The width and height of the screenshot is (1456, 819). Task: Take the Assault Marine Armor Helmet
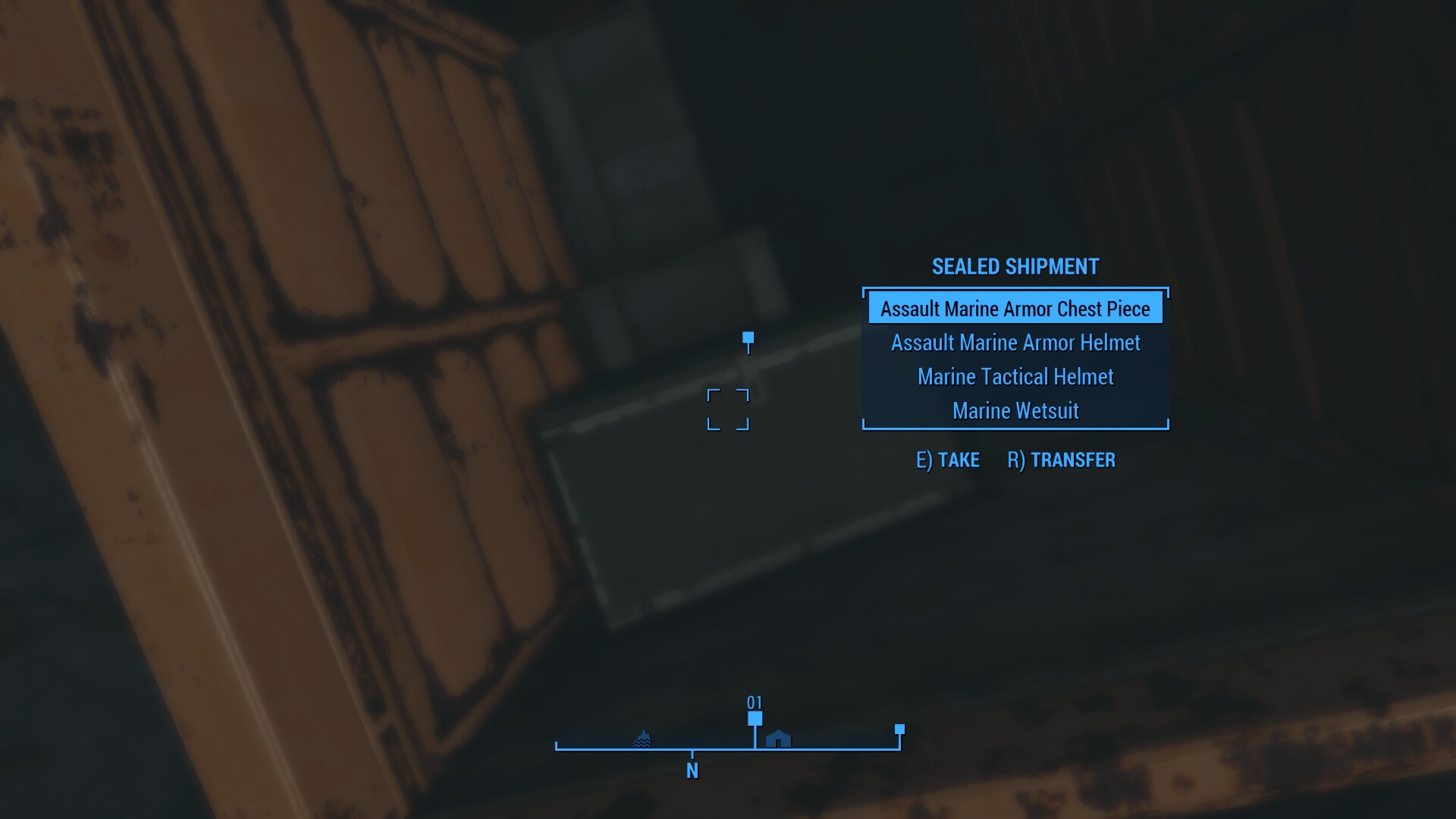coord(1015,343)
